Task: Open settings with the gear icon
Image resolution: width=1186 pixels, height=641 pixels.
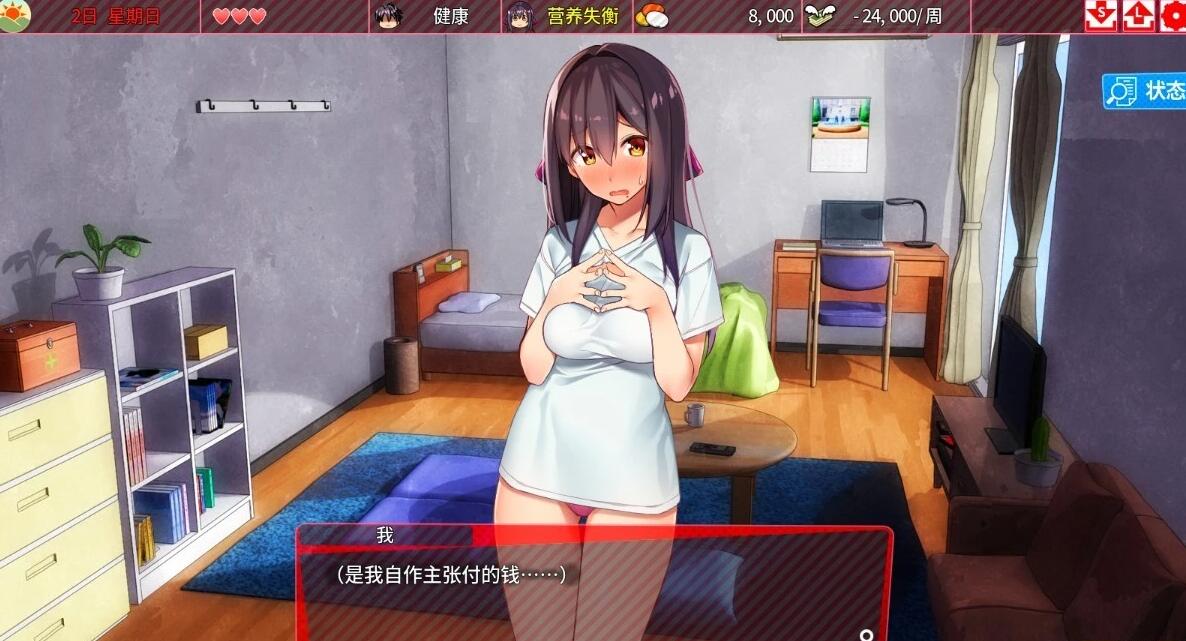Action: [1172, 15]
